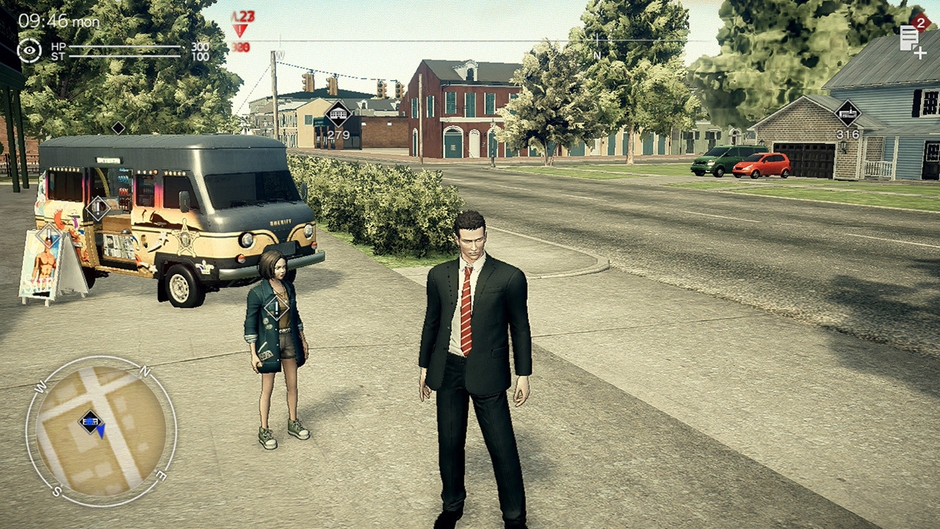
Task: Toggle the eye icon beside the HP bar
Action: pyautogui.click(x=30, y=50)
